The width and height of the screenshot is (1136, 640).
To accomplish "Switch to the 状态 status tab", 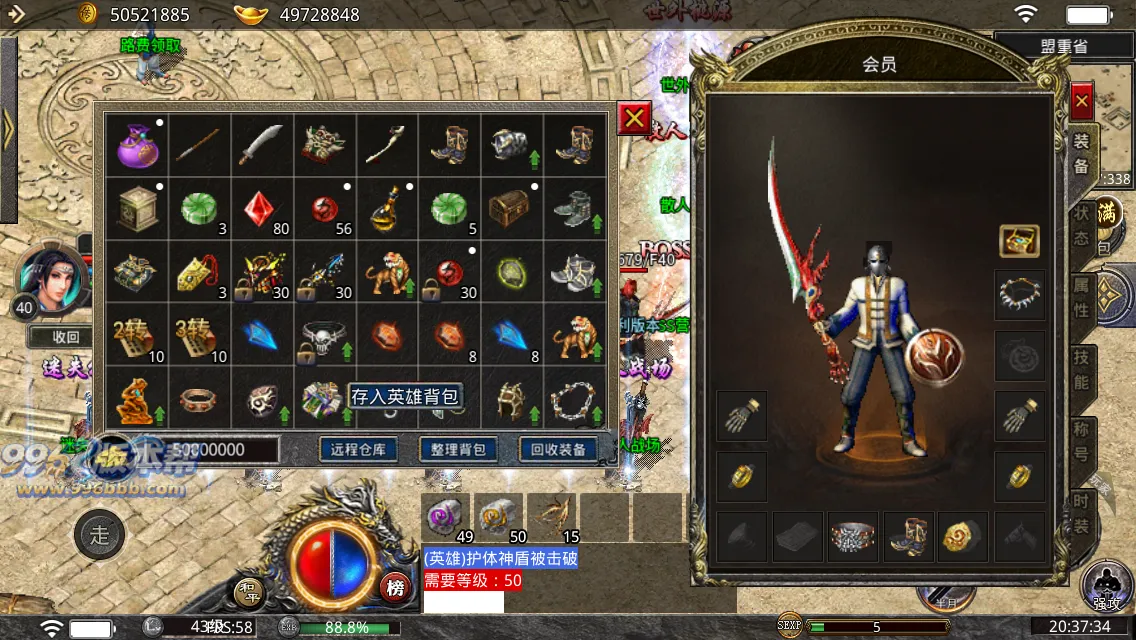I will pos(1081,226).
